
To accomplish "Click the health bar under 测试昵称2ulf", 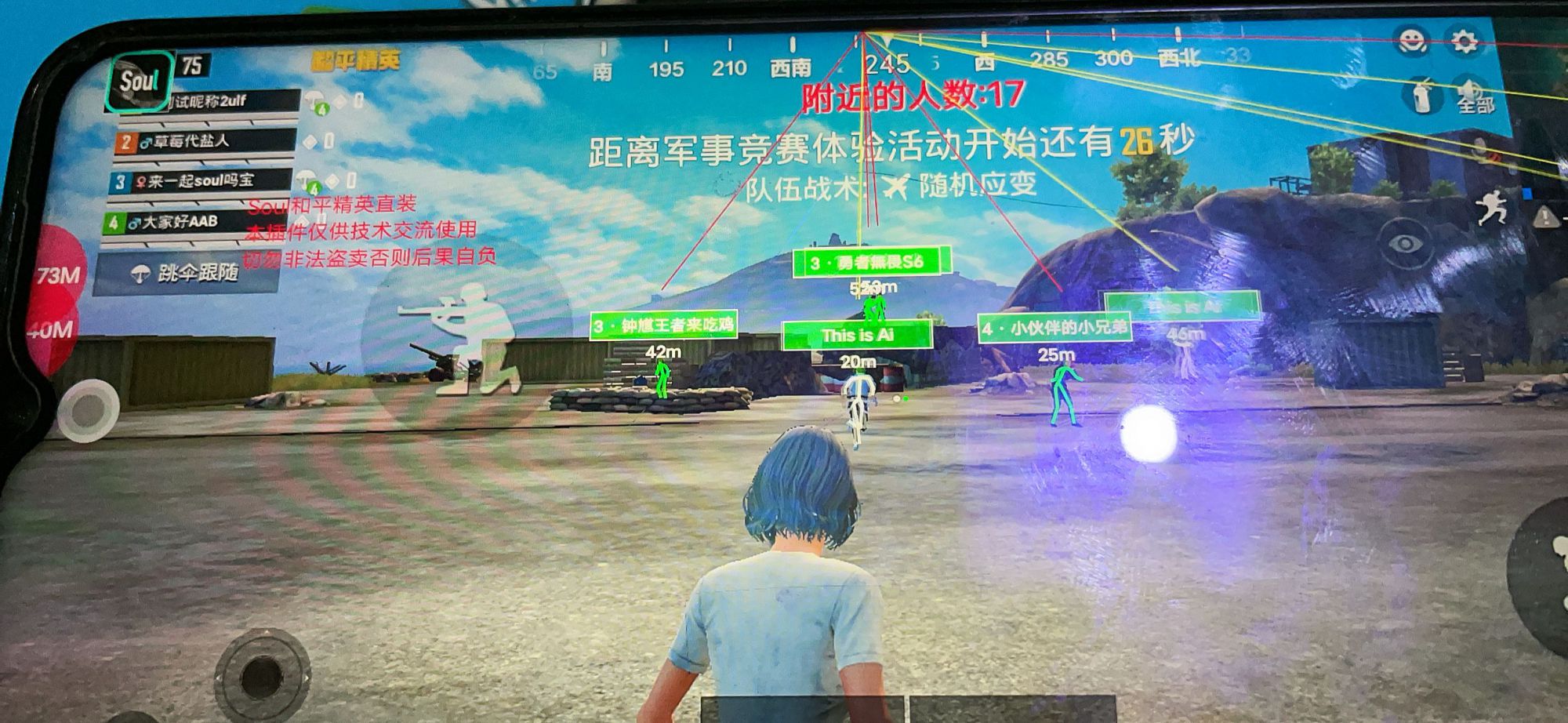I will (207, 119).
